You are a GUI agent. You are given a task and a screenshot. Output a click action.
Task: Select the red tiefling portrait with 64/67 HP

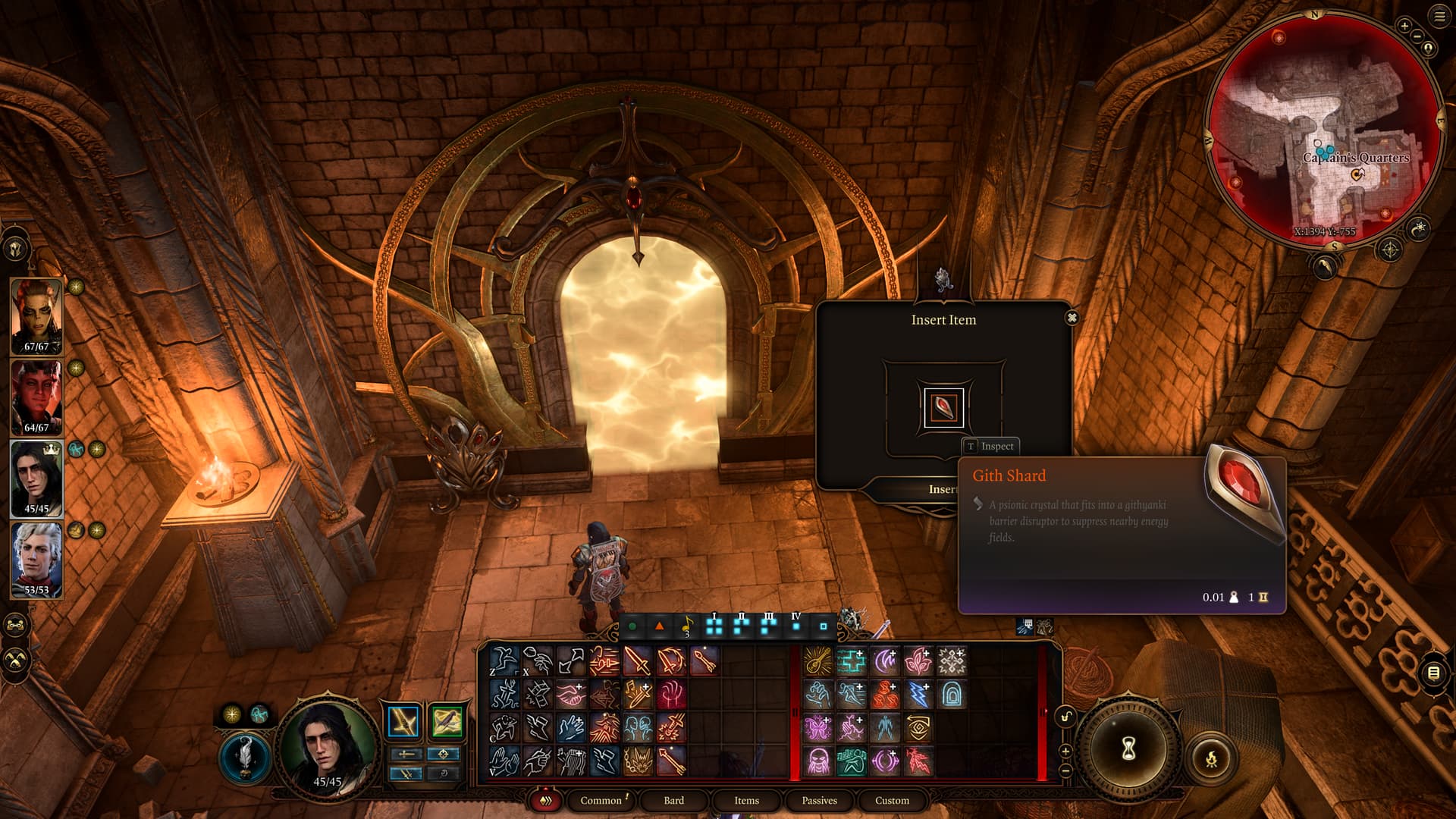(36, 397)
